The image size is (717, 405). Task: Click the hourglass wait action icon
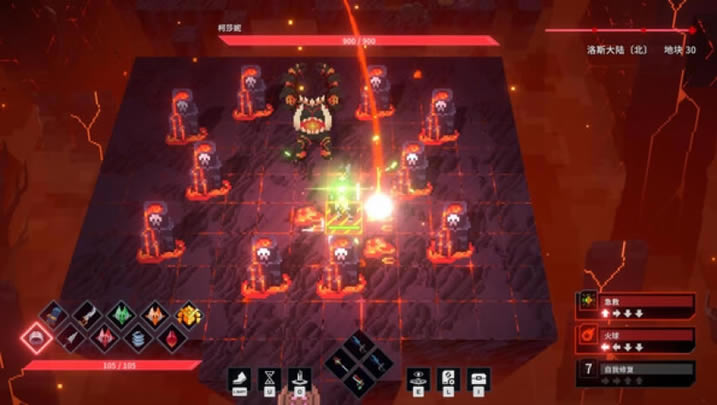pos(269,379)
